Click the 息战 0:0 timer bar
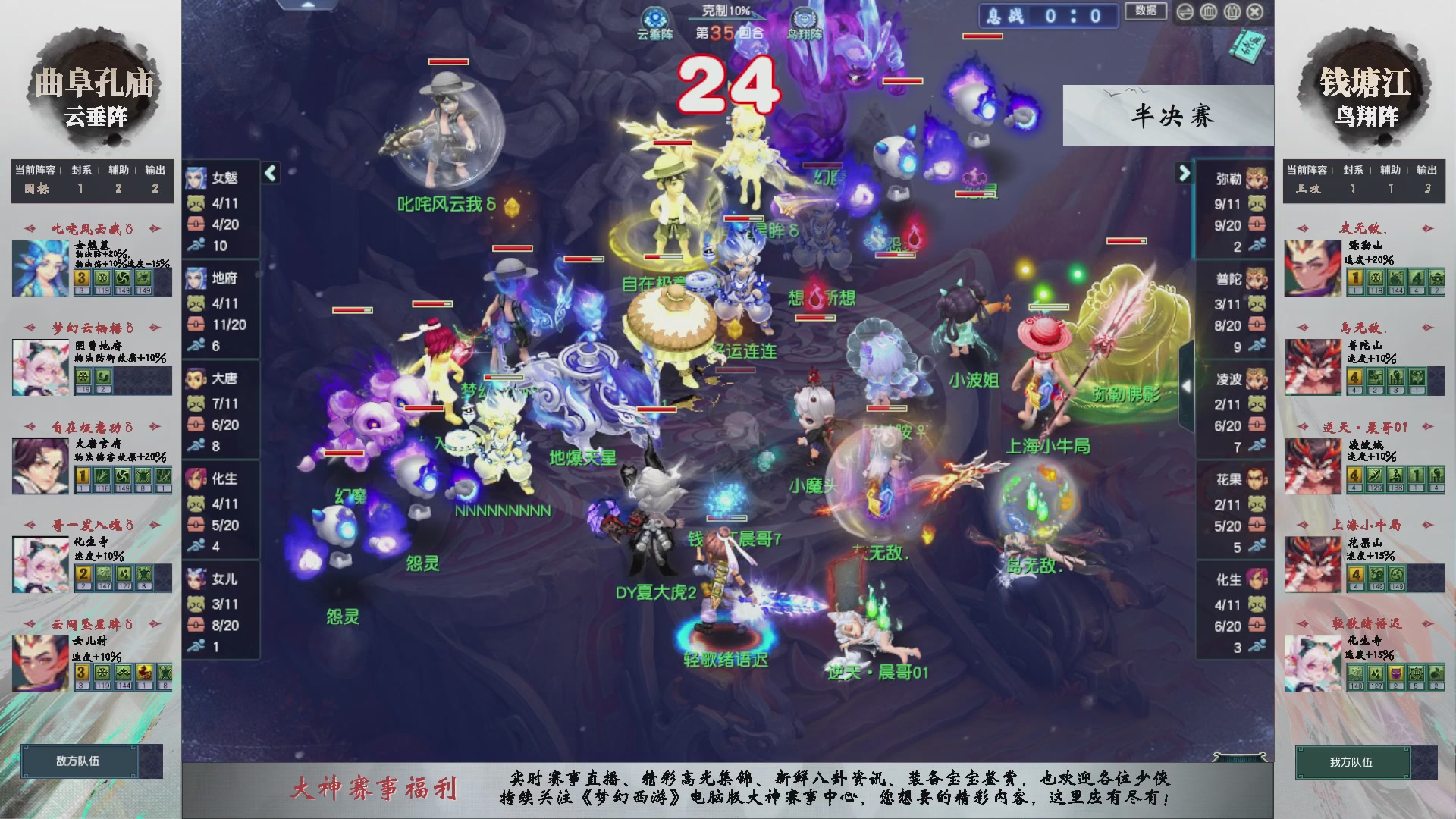Image resolution: width=1456 pixels, height=819 pixels. coord(1048,17)
